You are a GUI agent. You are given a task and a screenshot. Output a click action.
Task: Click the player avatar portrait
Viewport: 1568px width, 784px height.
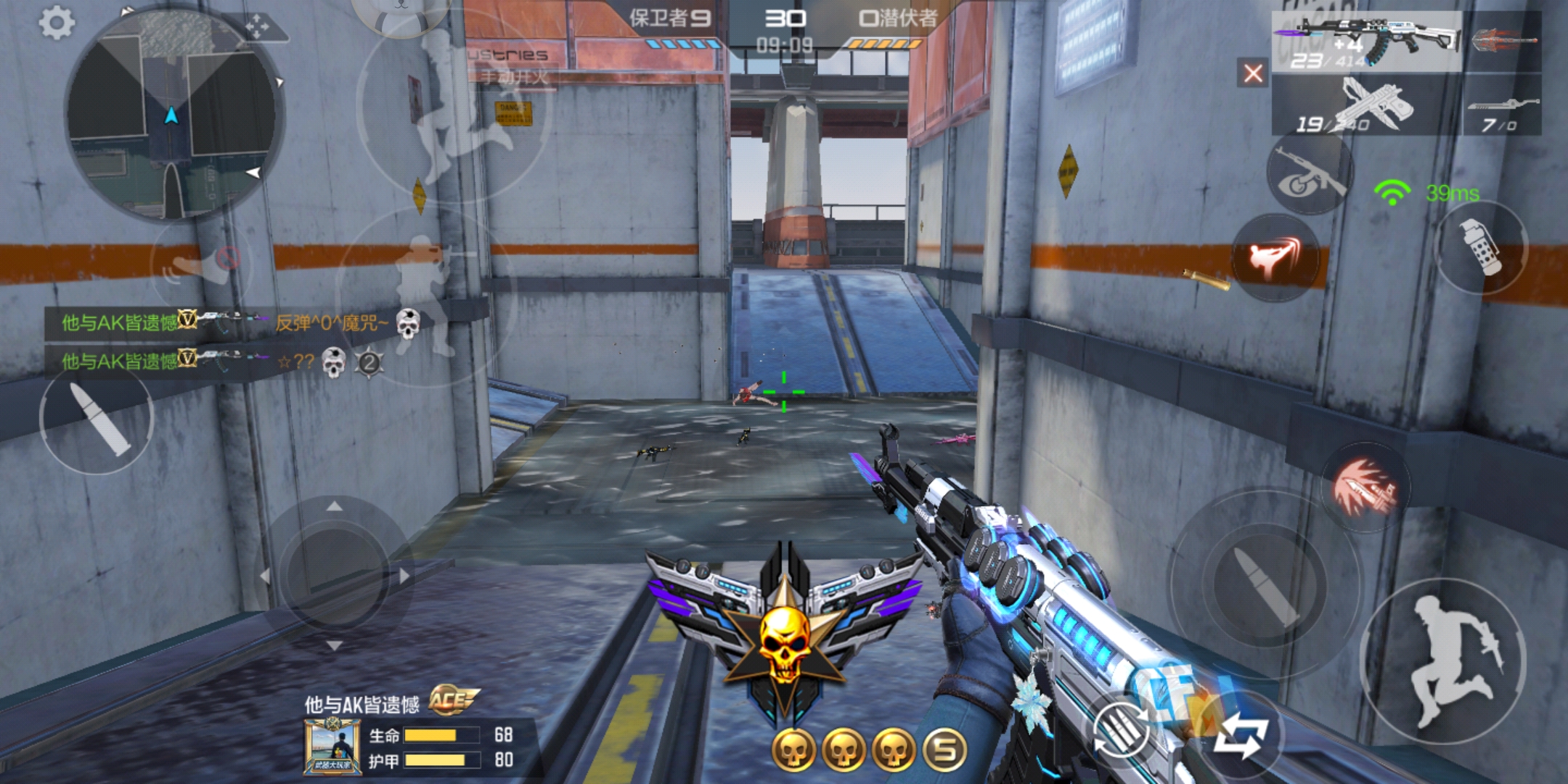click(332, 746)
